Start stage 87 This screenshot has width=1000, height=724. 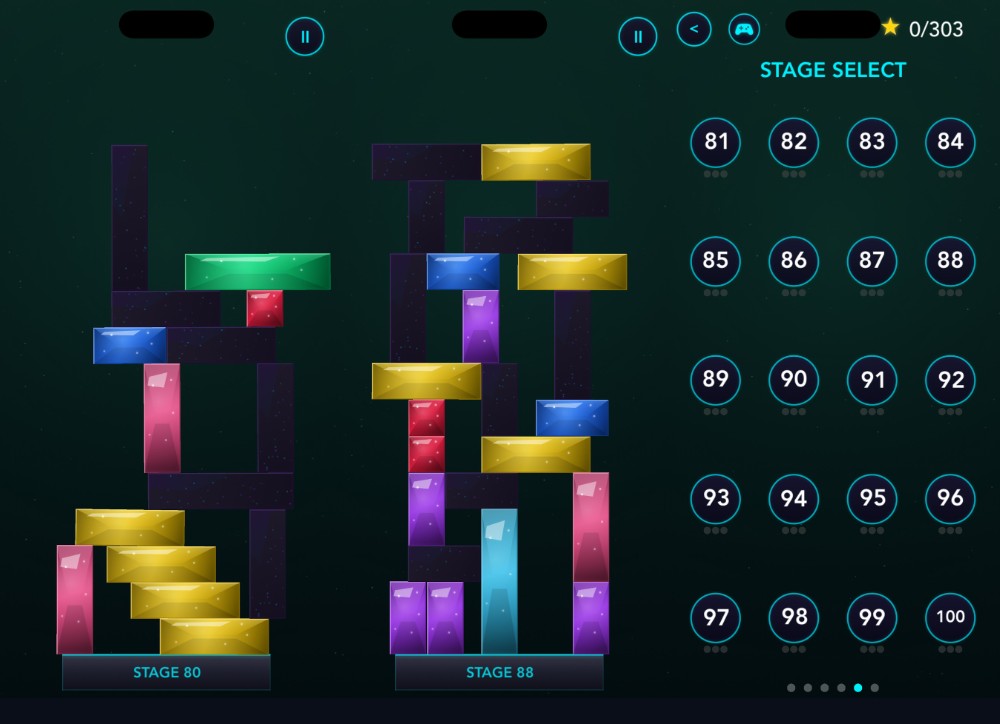pyautogui.click(x=872, y=261)
